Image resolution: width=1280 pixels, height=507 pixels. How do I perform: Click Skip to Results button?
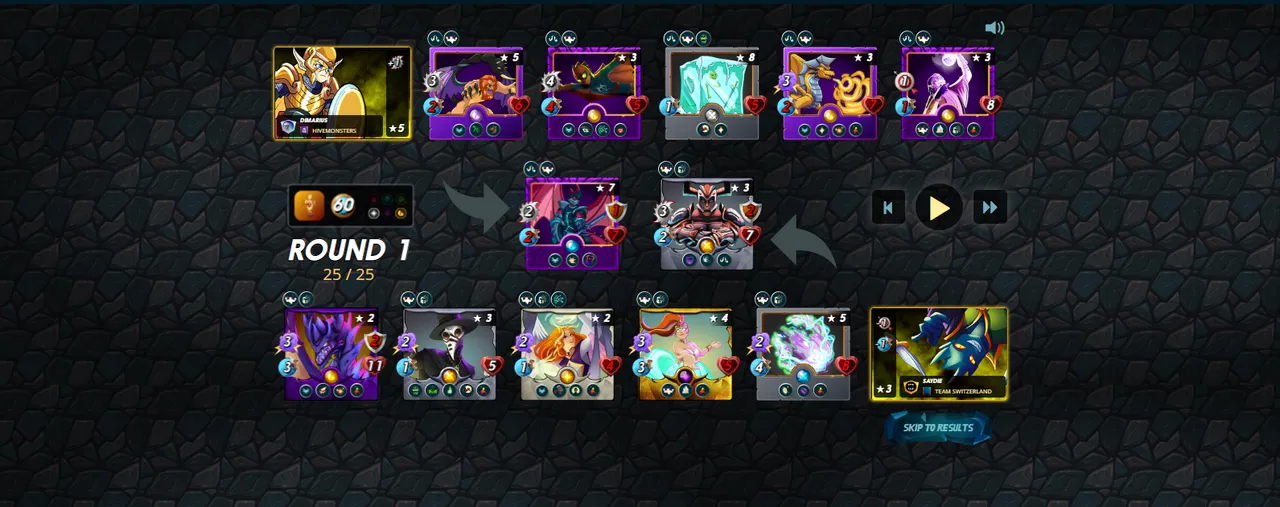tap(938, 428)
